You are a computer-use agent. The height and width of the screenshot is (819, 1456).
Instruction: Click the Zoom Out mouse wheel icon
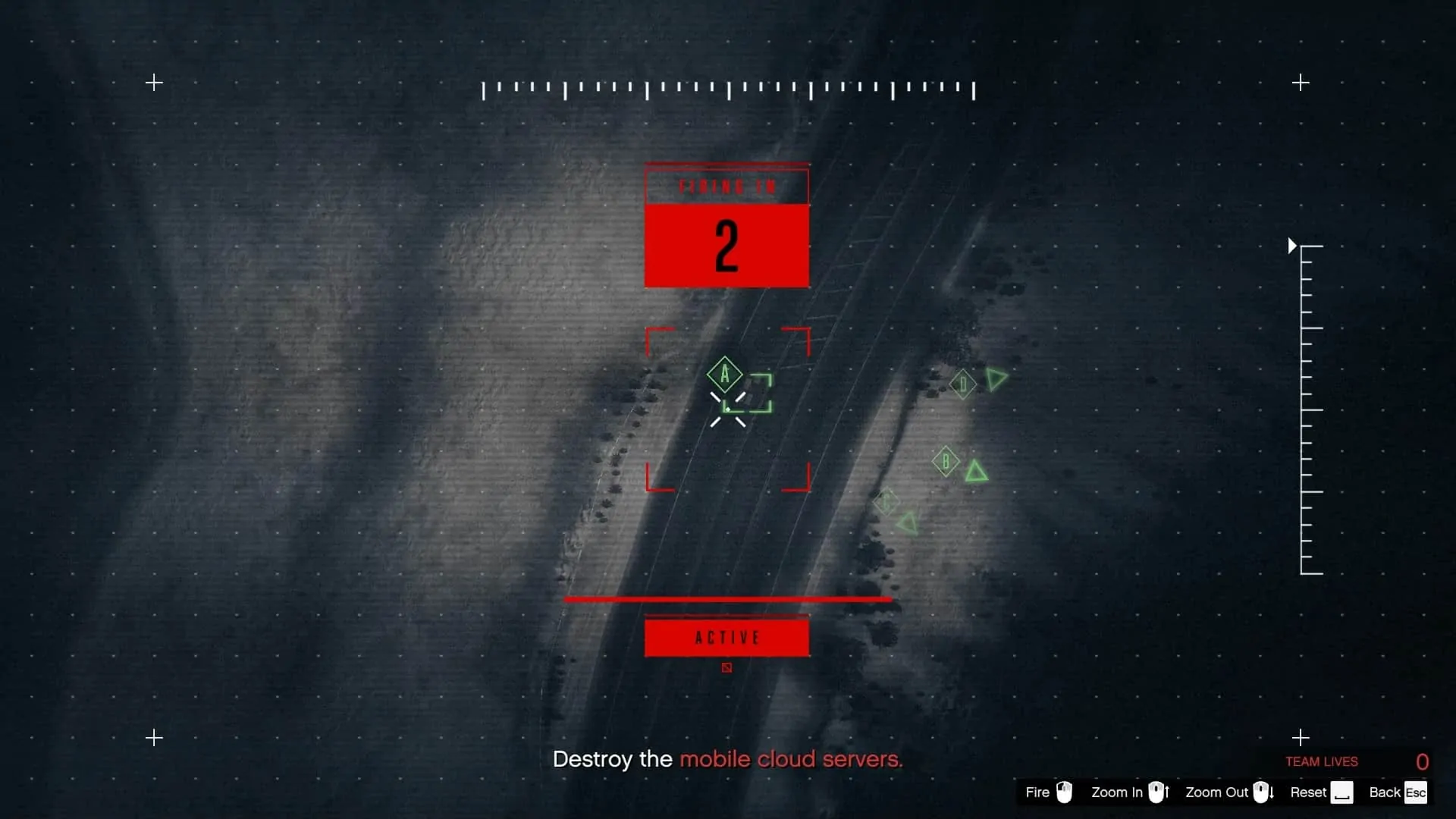[1263, 792]
